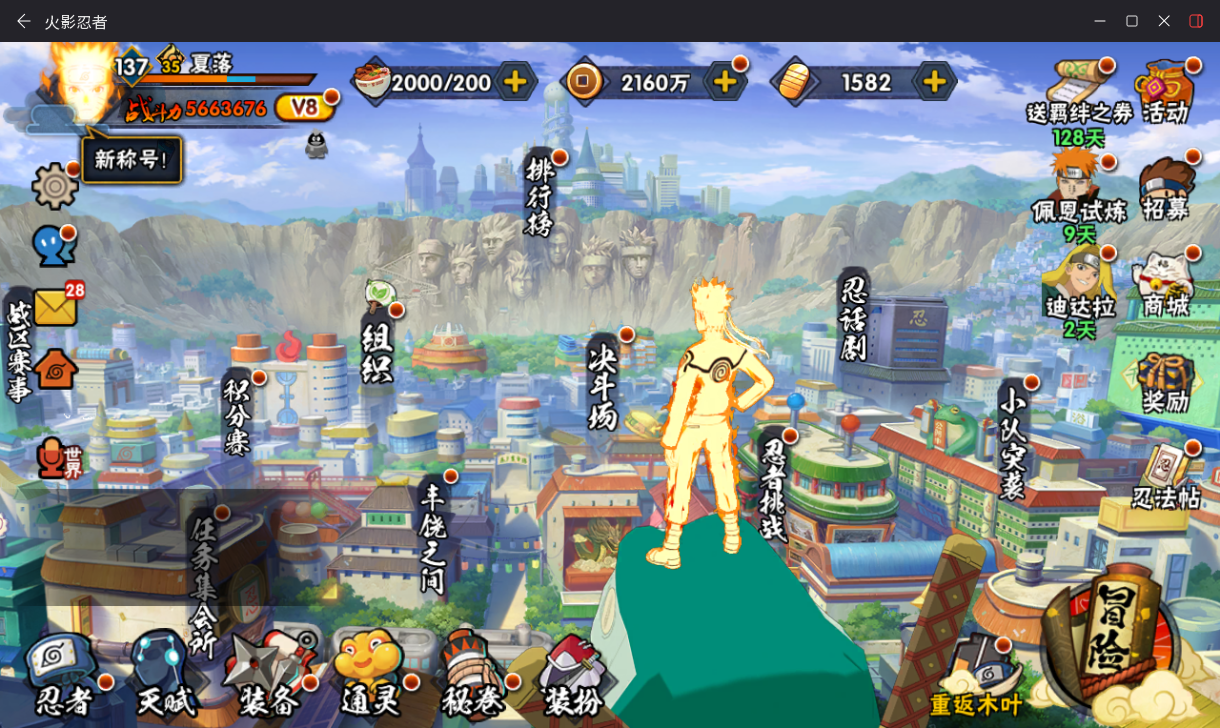Open the mail envelope inbox
1220x728 pixels.
point(56,307)
